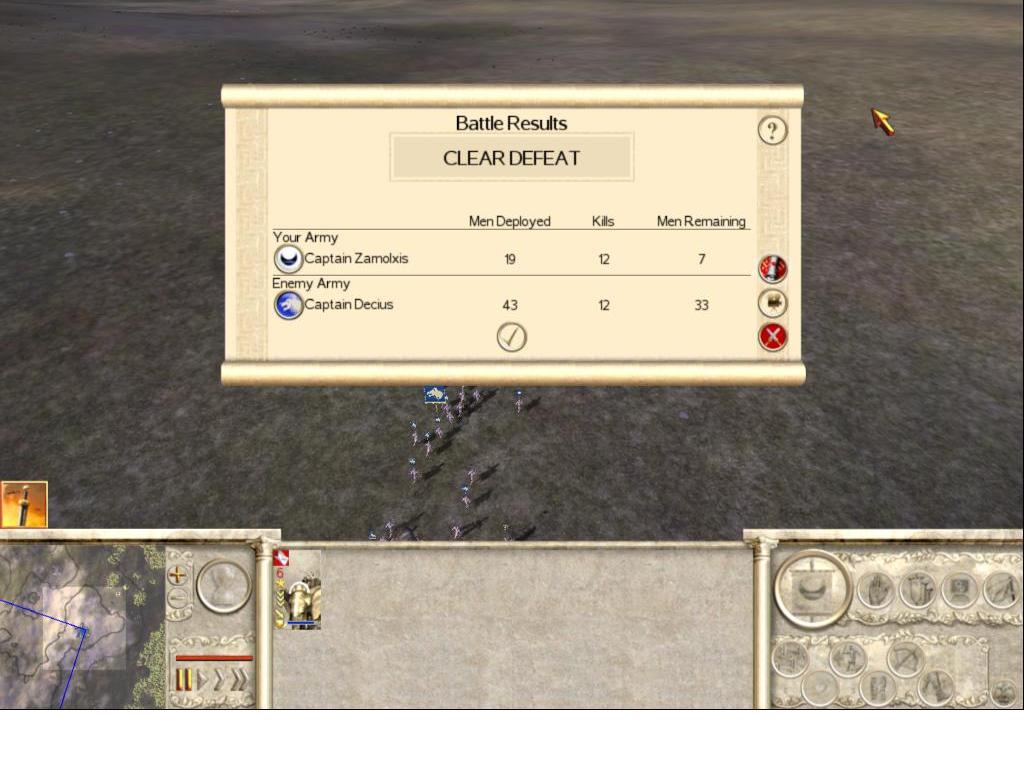Screen dimensions: 1024x768
Task: Zoom in the minimap with the plus button
Action: tap(178, 575)
